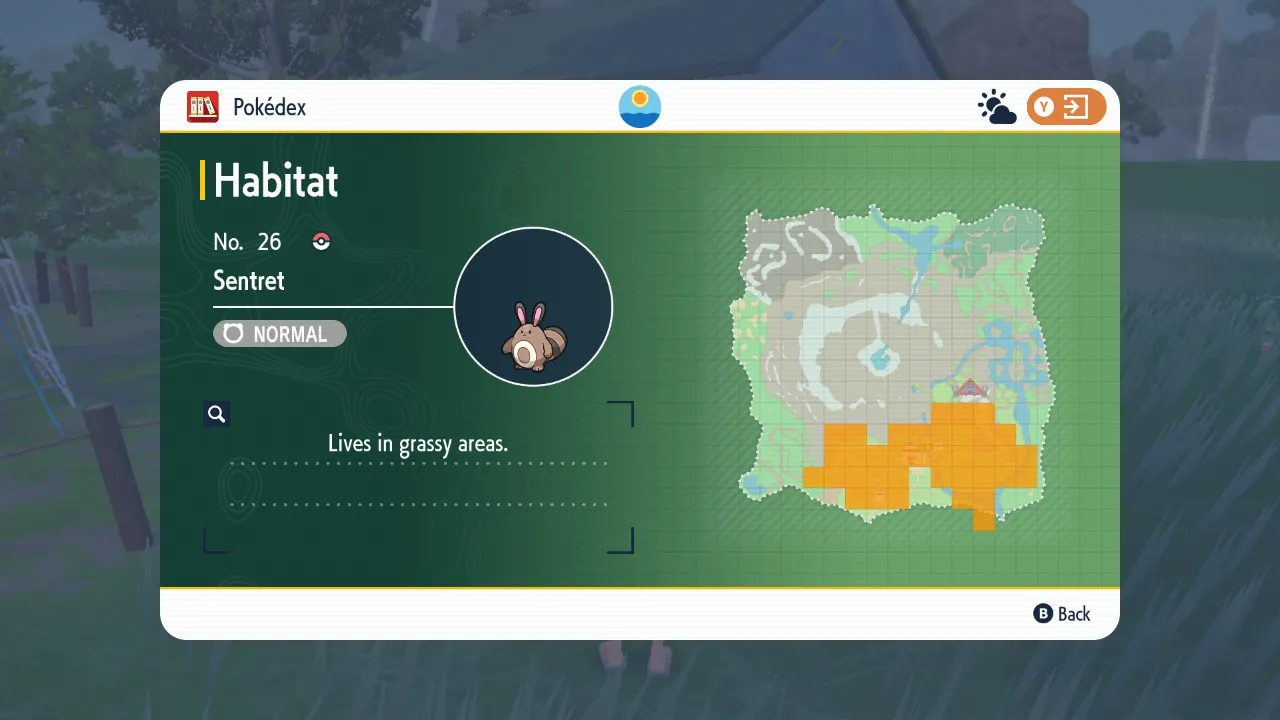Viewport: 1280px width, 720px height.
Task: Expand the Sentret entry details circle
Action: [534, 305]
